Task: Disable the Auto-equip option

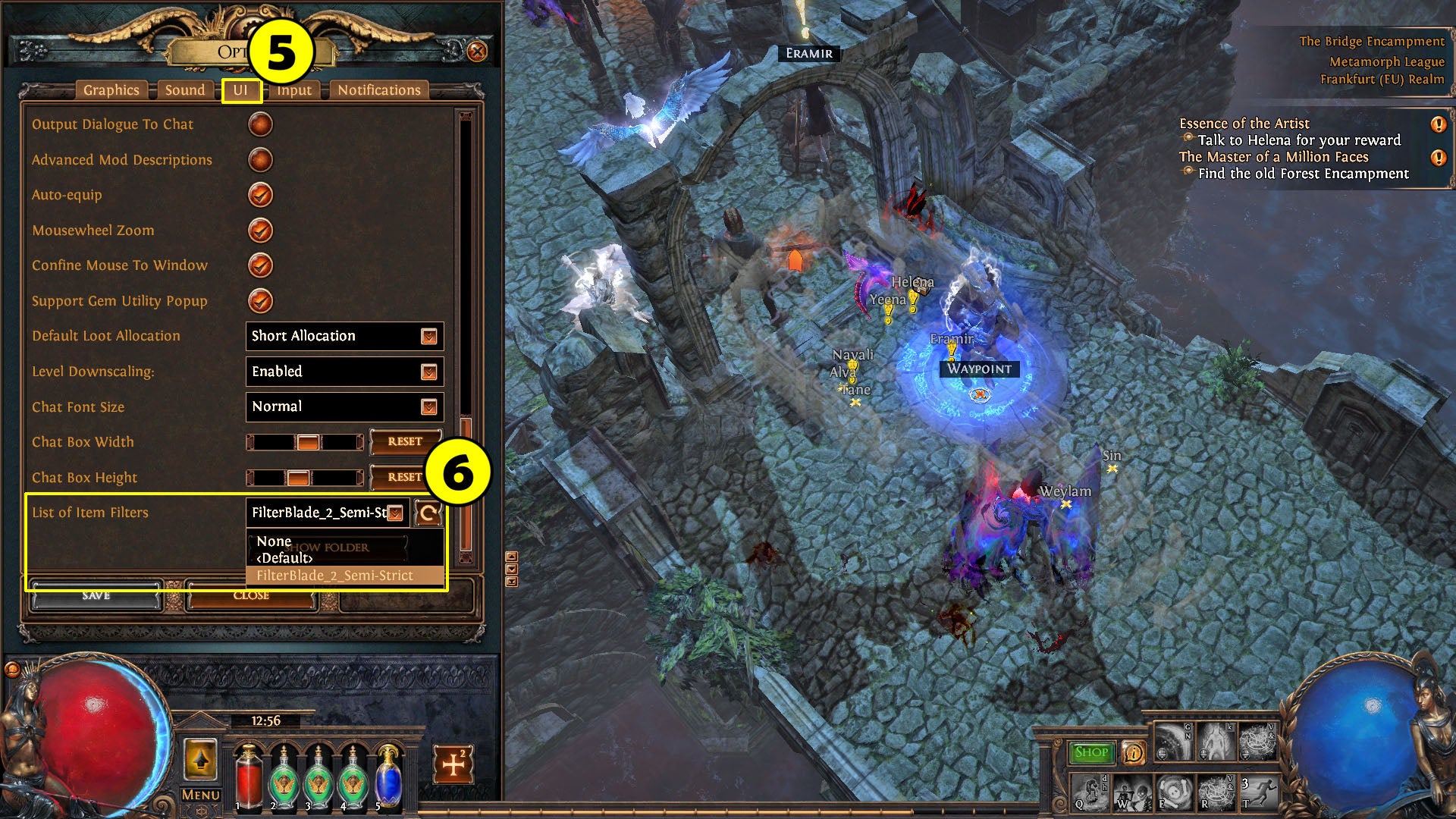Action: click(260, 195)
